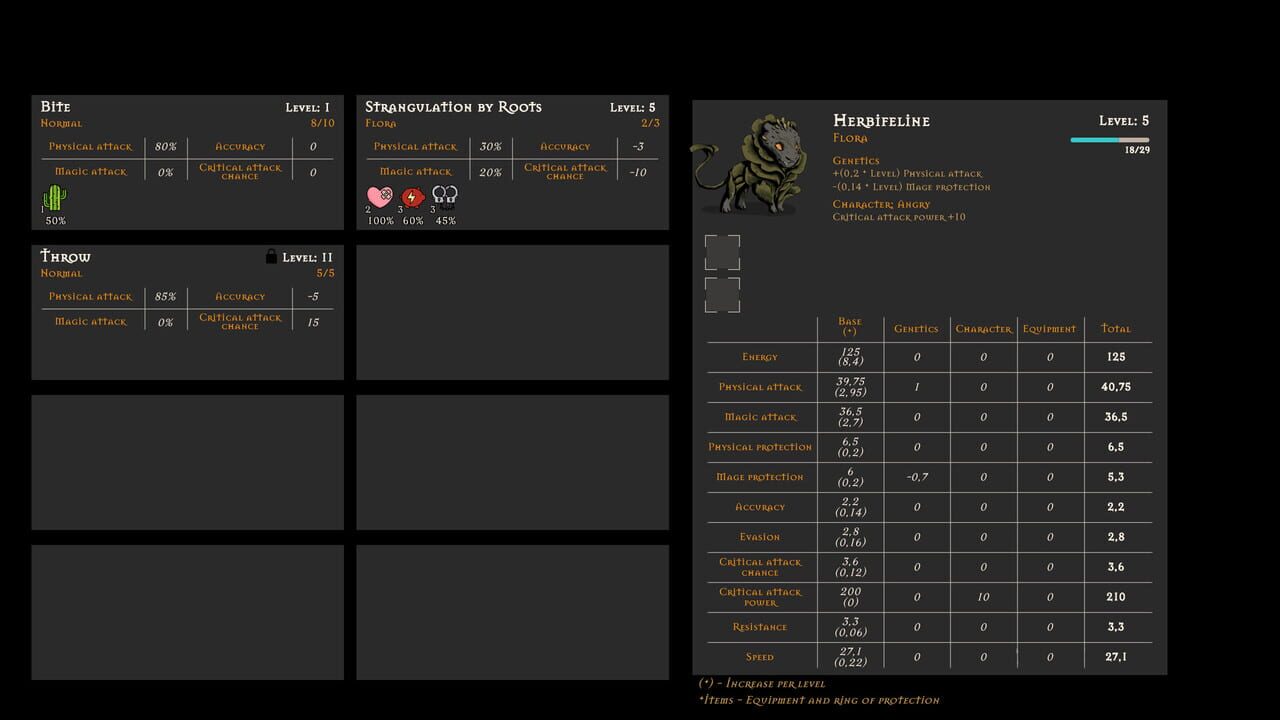This screenshot has width=1280, height=720.
Task: Open the Base (*) column header tooltip
Action: click(x=849, y=328)
